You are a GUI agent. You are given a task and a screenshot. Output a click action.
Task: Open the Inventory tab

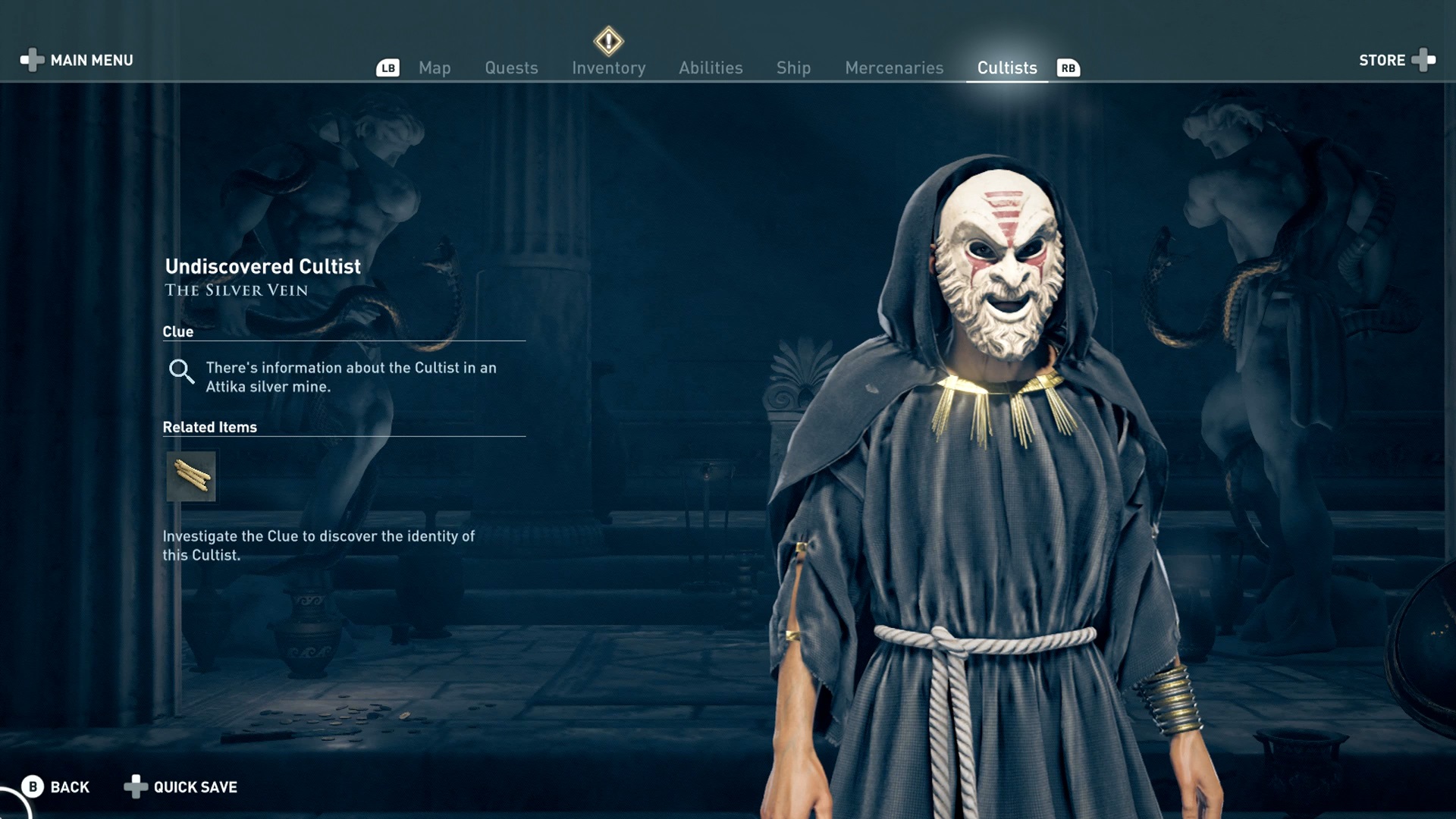click(608, 67)
